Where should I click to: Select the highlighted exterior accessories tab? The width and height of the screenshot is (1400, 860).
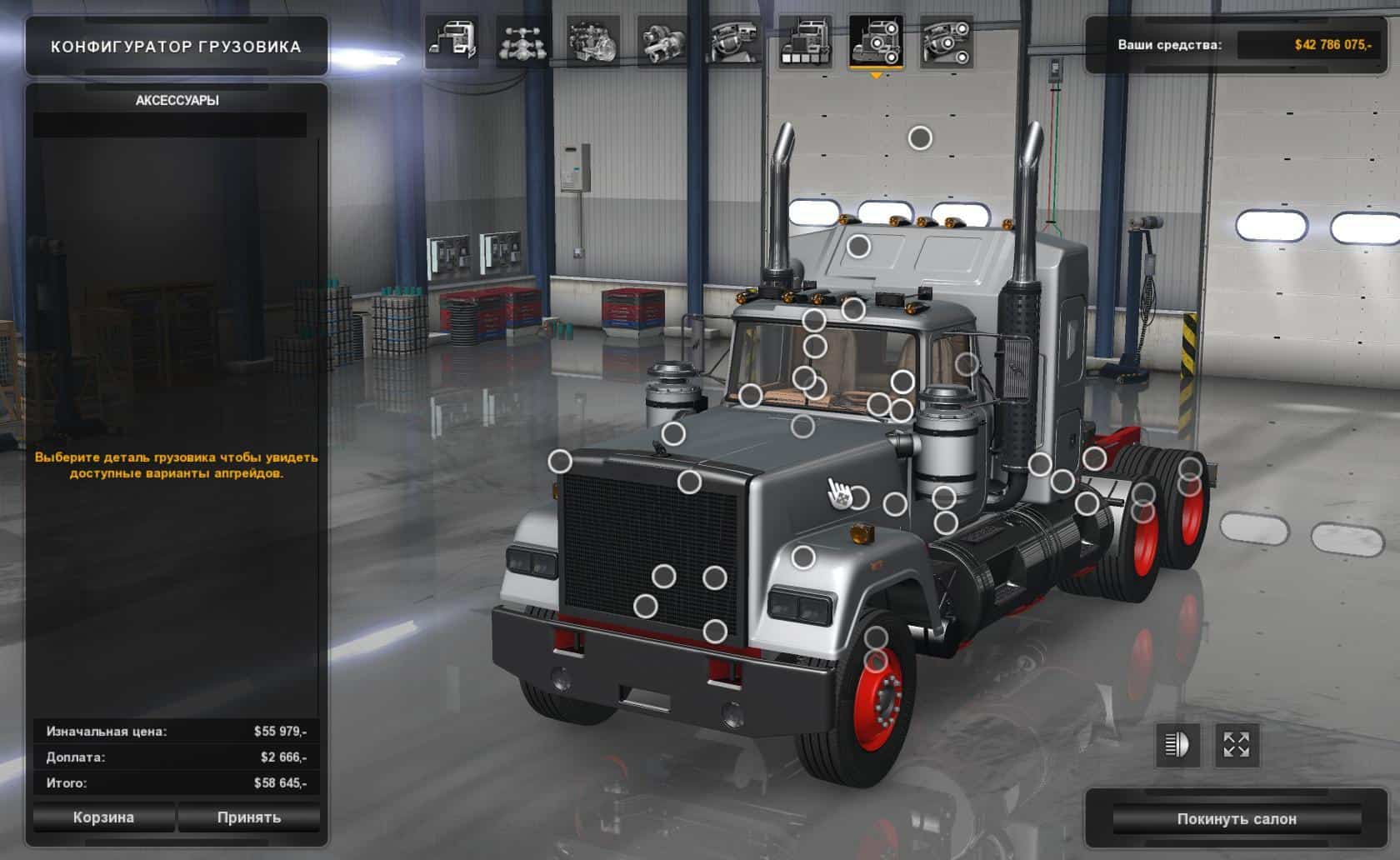[875, 41]
